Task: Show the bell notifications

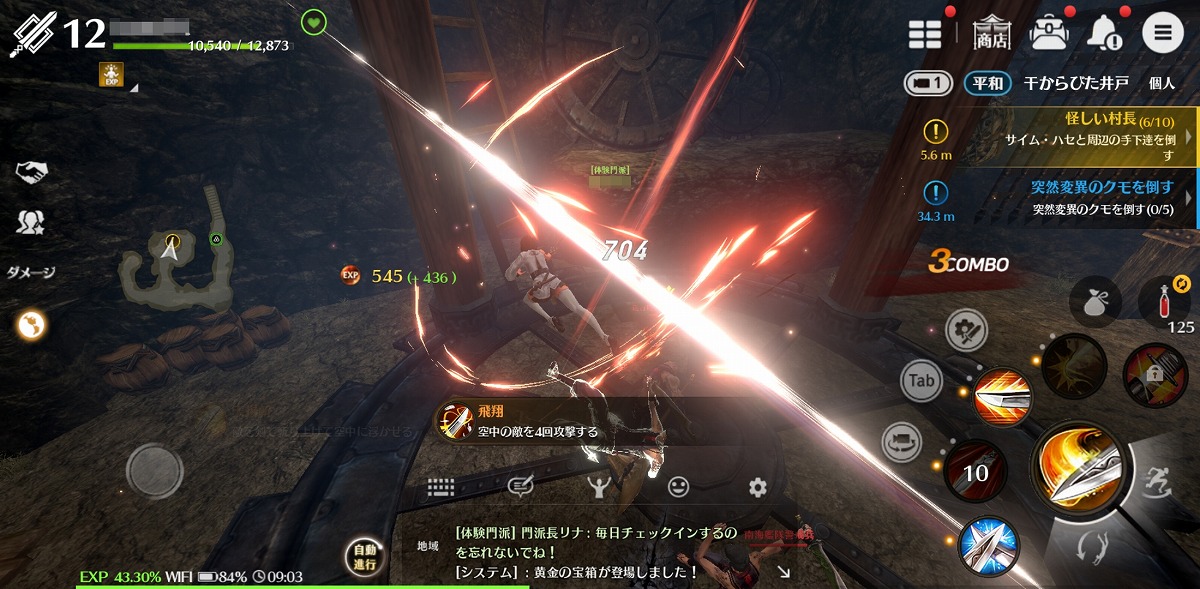Action: pos(1104,33)
